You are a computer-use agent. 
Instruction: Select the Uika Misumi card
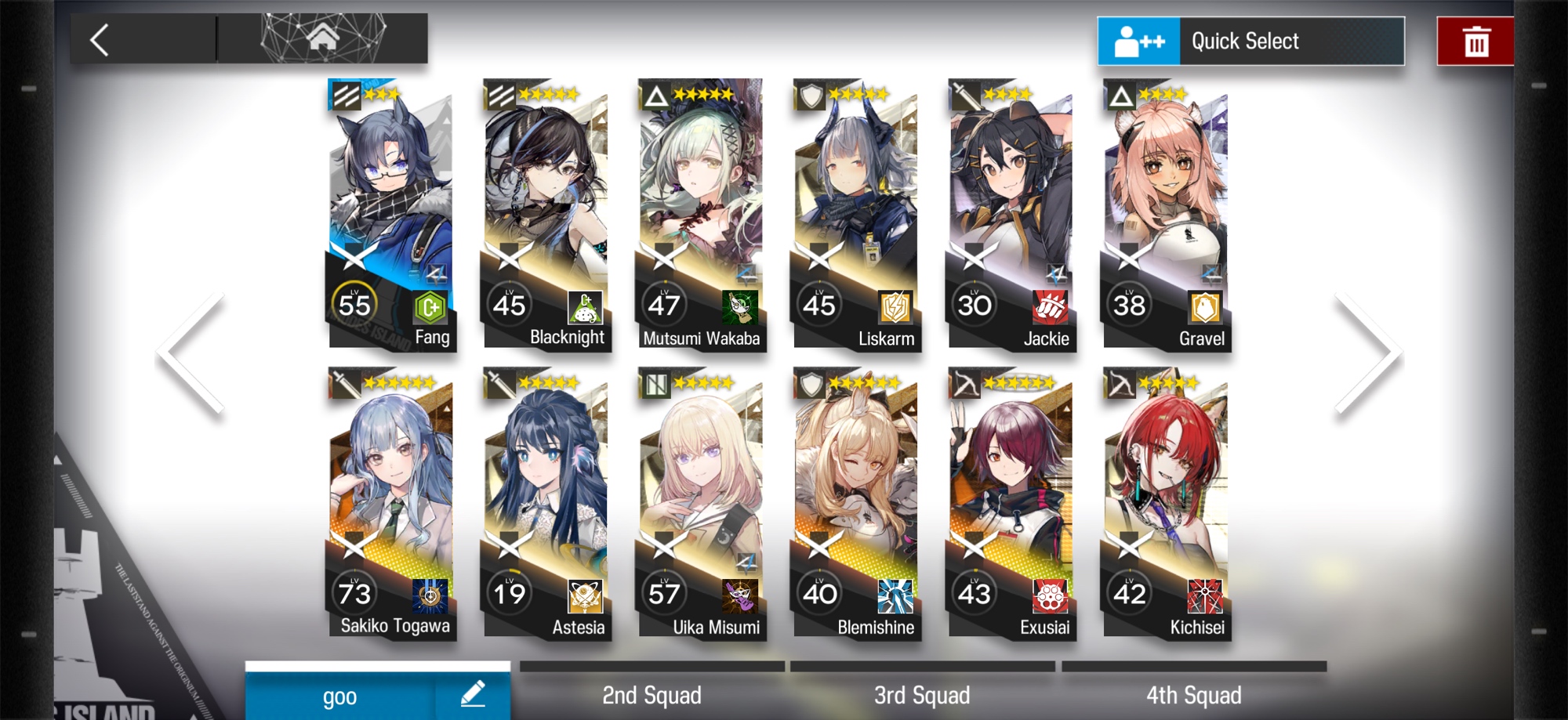pyautogui.click(x=700, y=501)
